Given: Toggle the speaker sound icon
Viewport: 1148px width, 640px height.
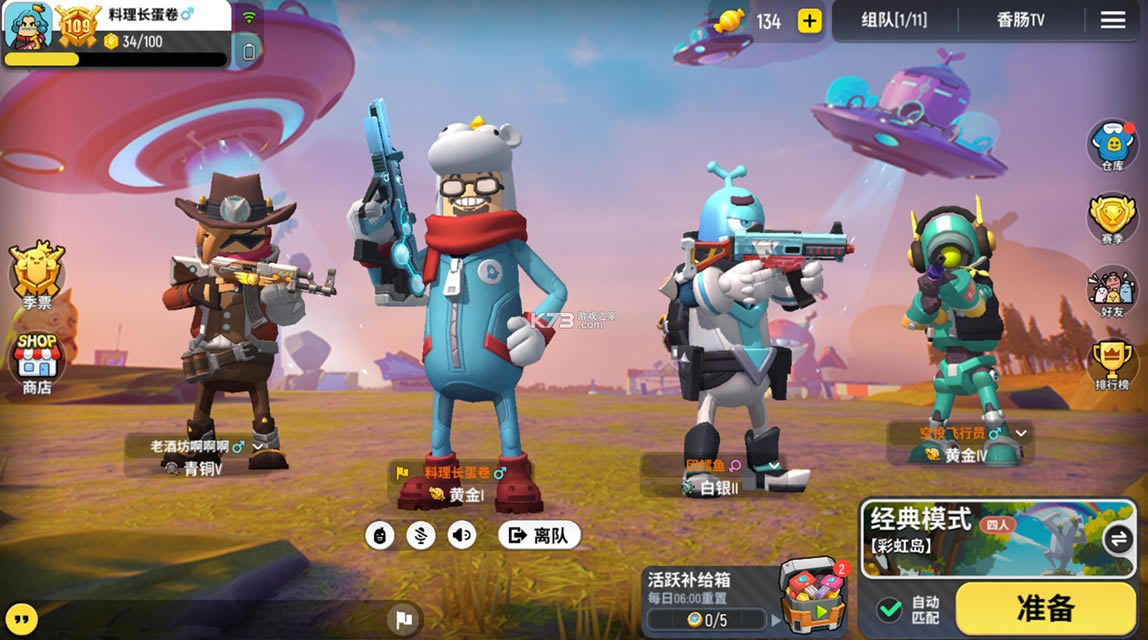Looking at the screenshot, I should point(462,535).
